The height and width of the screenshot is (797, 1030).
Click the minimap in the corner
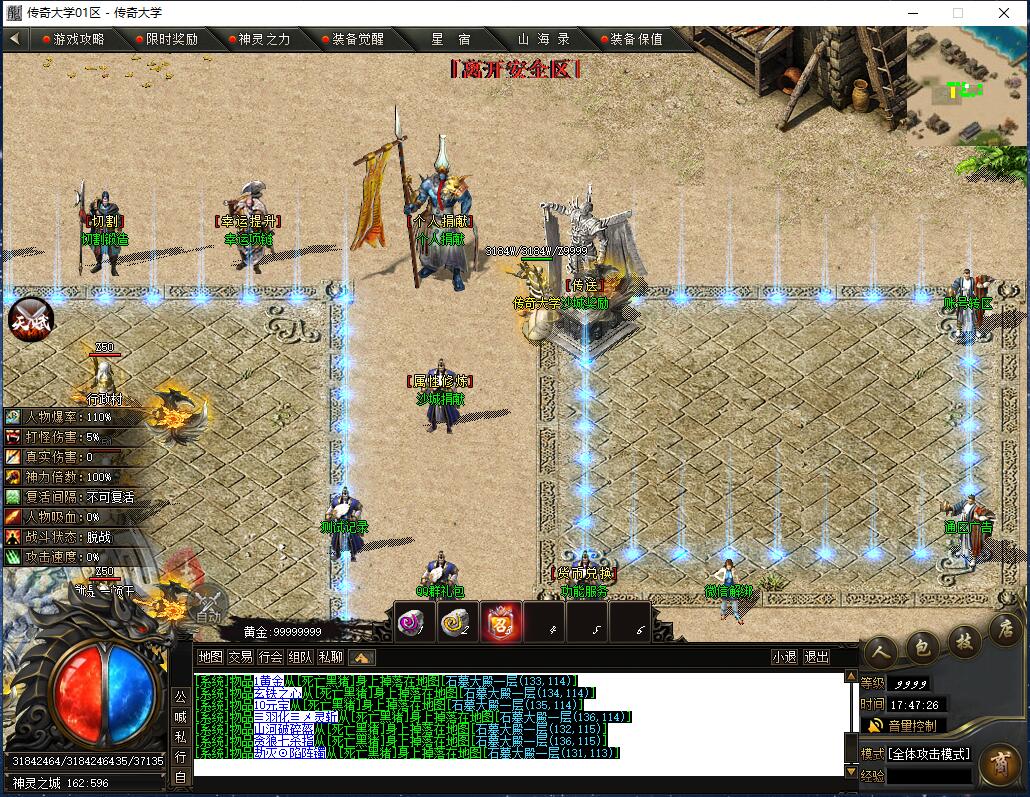coord(967,86)
